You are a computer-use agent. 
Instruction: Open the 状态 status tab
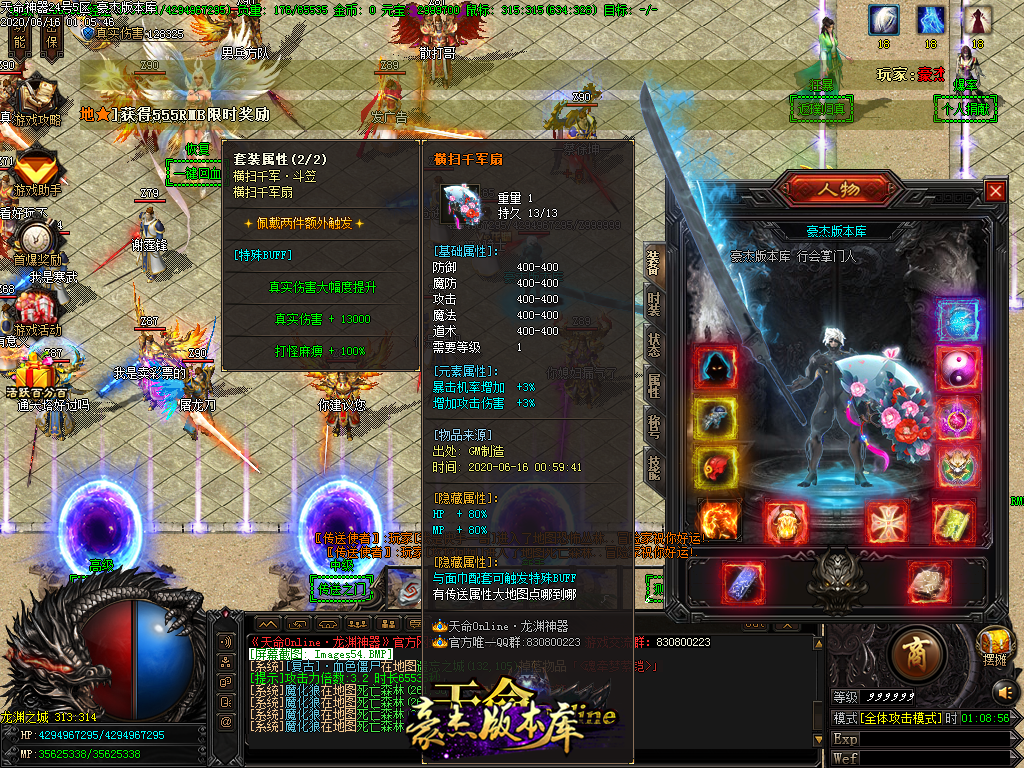(x=653, y=346)
